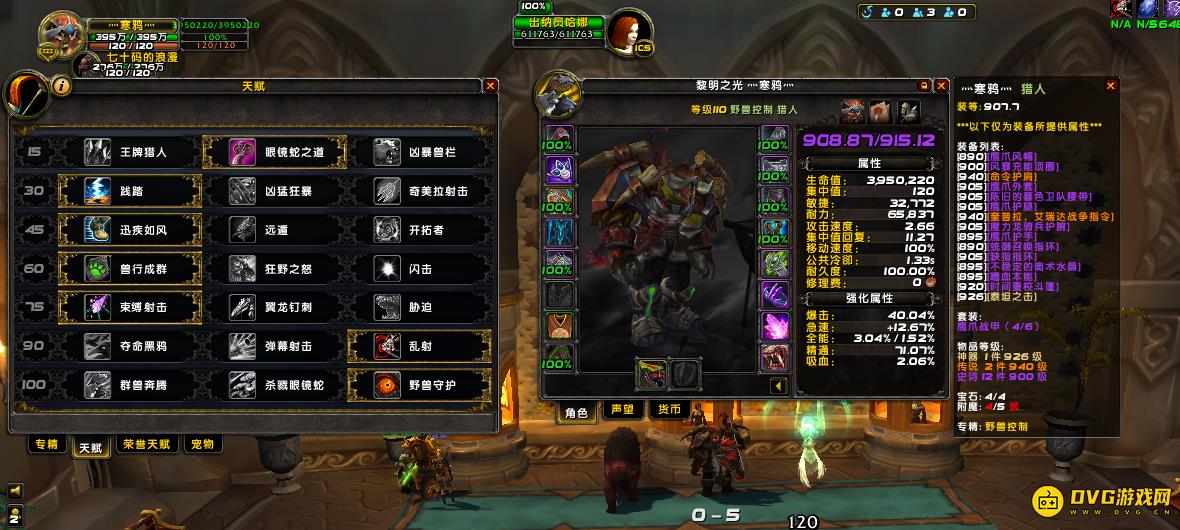
Task: Choose the 凶暴兽栏 talent
Action: (419, 152)
